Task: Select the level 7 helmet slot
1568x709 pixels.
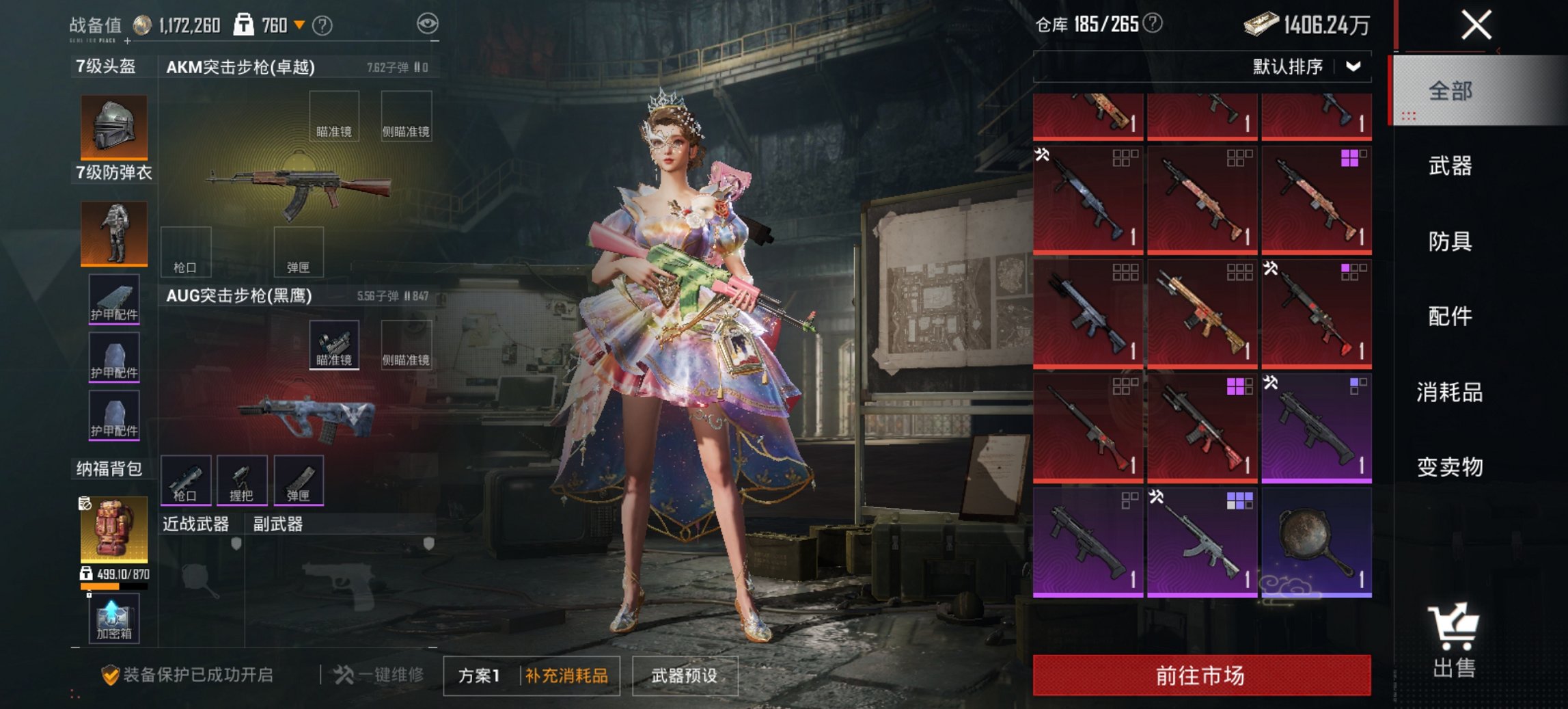Action: click(x=114, y=127)
